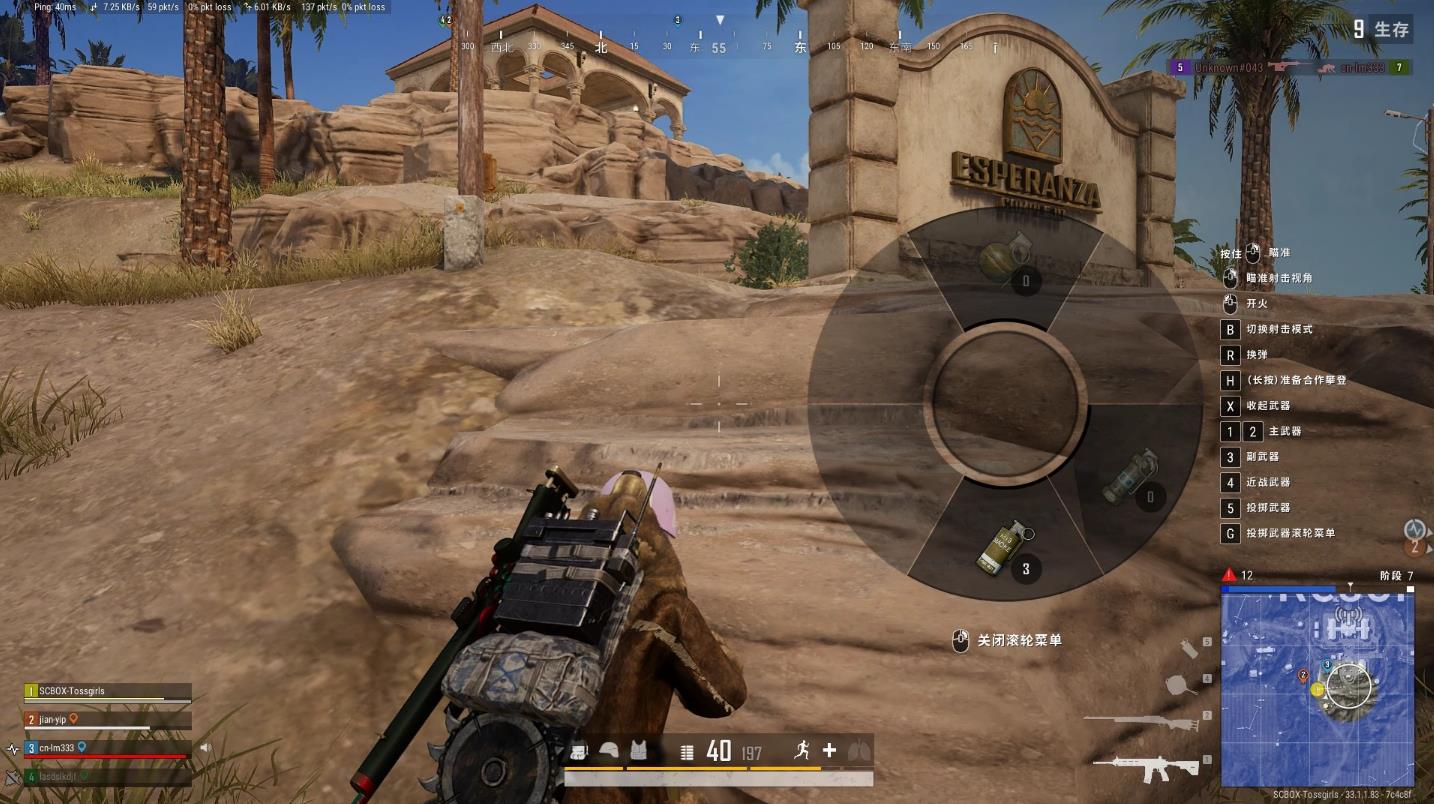Click the teammate 3 blue marker on minimap
Viewport: 1434px width, 804px height.
[1327, 665]
